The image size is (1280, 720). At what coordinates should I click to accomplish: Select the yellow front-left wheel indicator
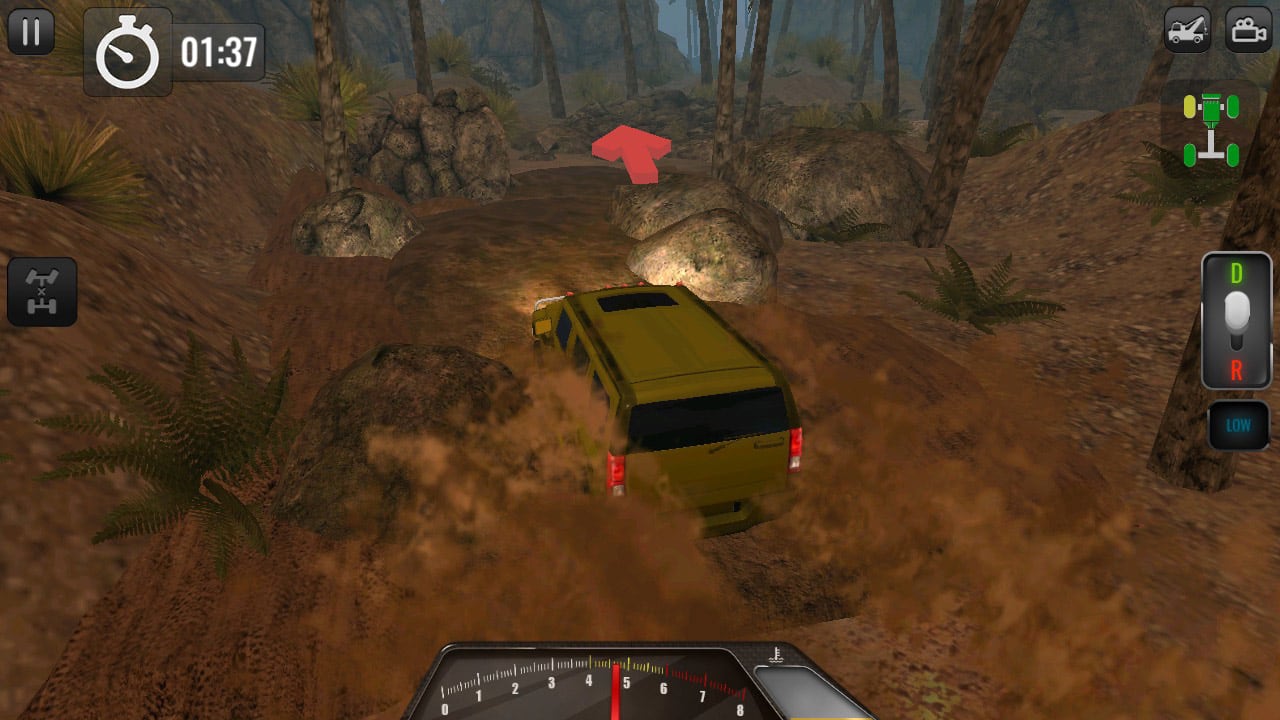pyautogui.click(x=1189, y=106)
